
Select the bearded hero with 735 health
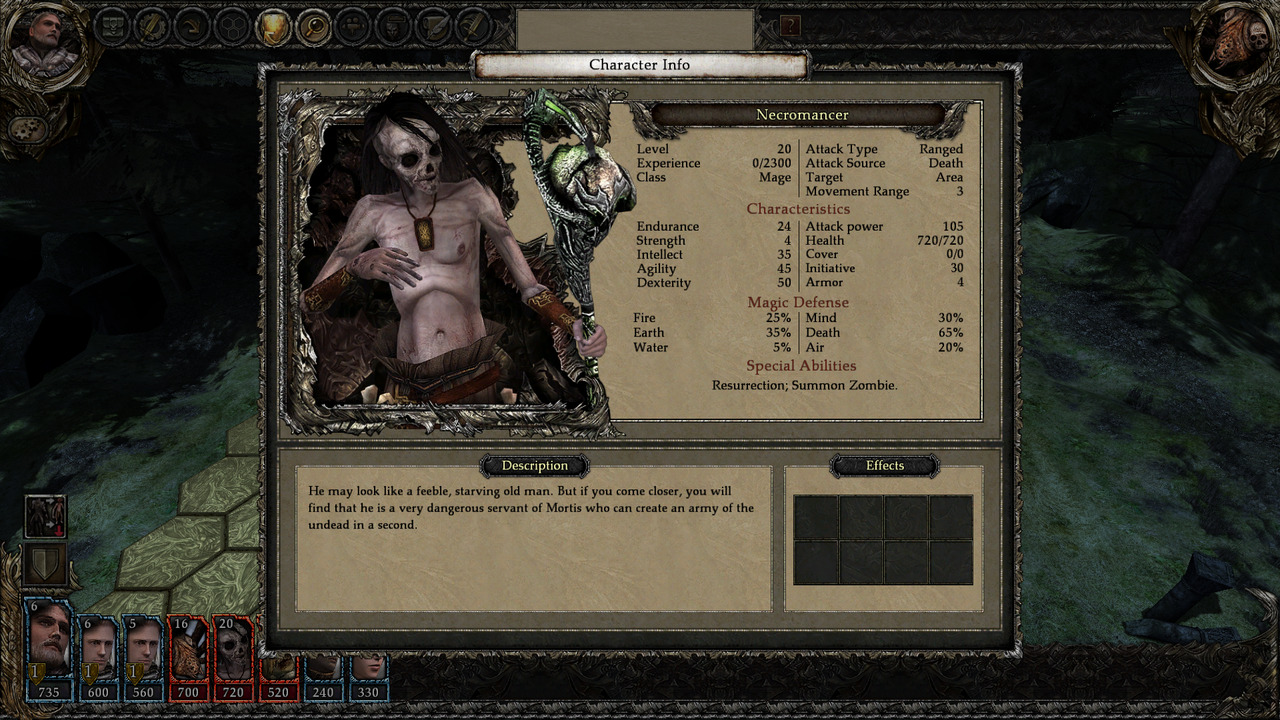pyautogui.click(x=48, y=648)
